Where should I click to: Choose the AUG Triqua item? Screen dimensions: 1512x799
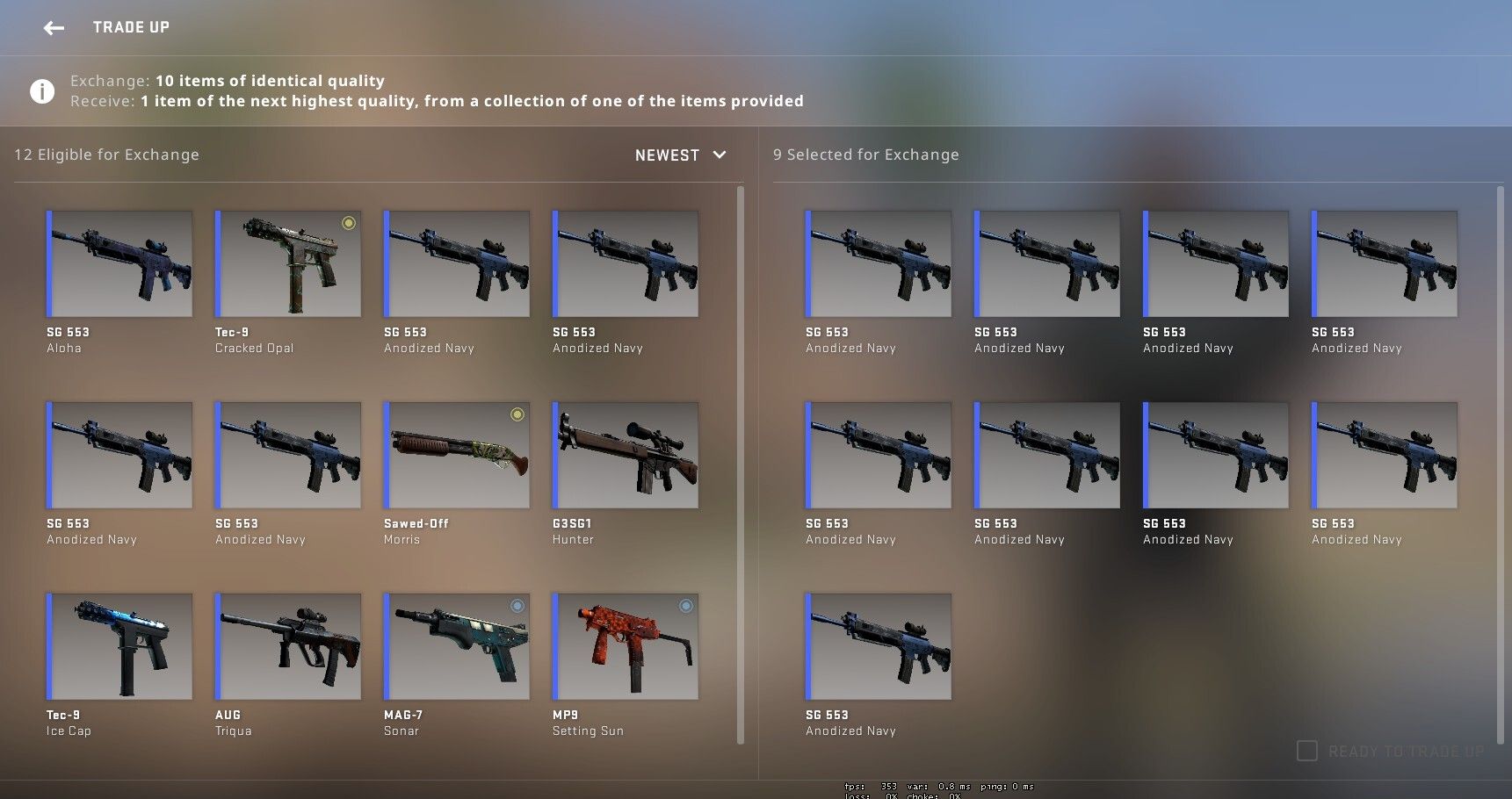point(288,646)
